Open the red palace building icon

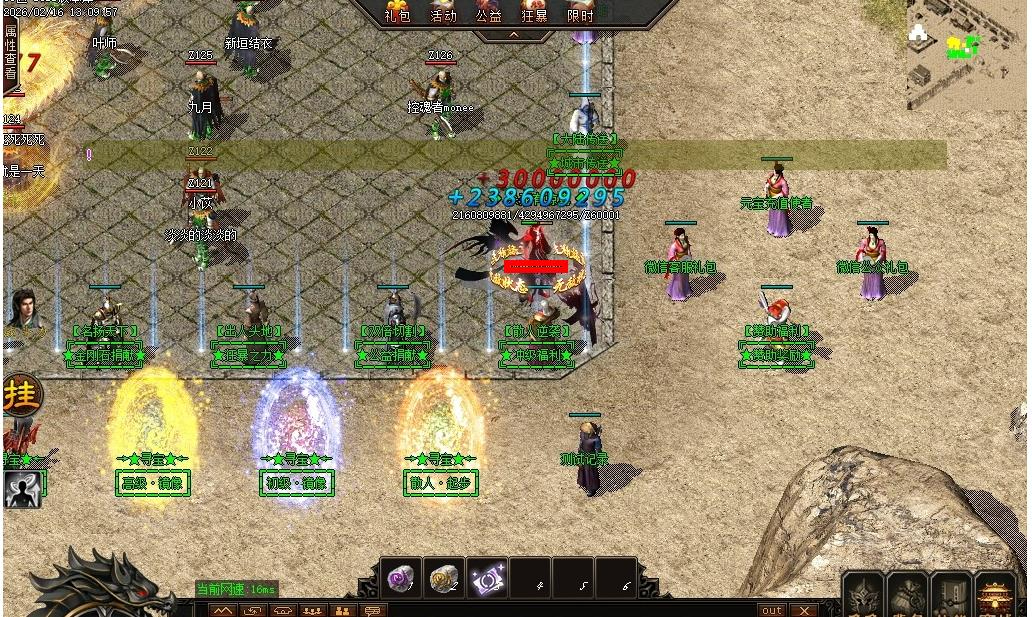click(x=995, y=596)
